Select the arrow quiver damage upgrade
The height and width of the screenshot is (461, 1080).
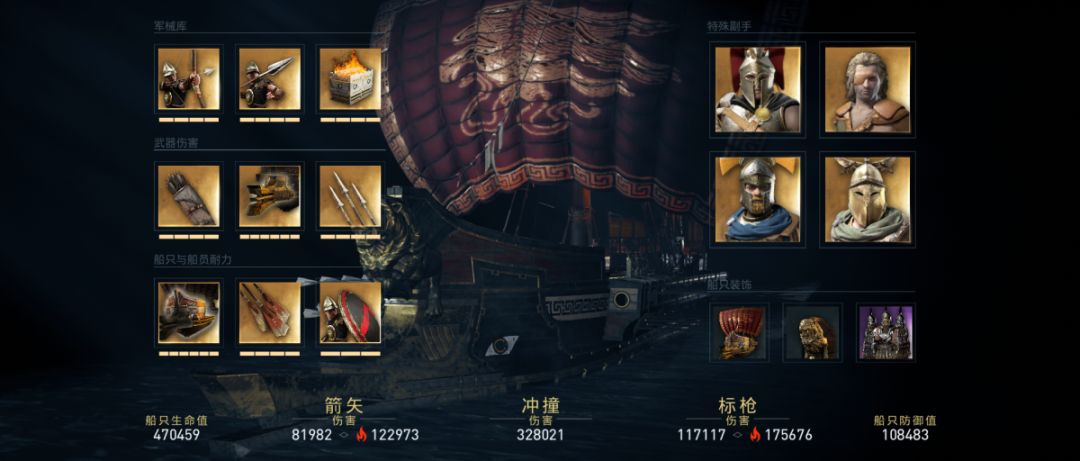[188, 196]
